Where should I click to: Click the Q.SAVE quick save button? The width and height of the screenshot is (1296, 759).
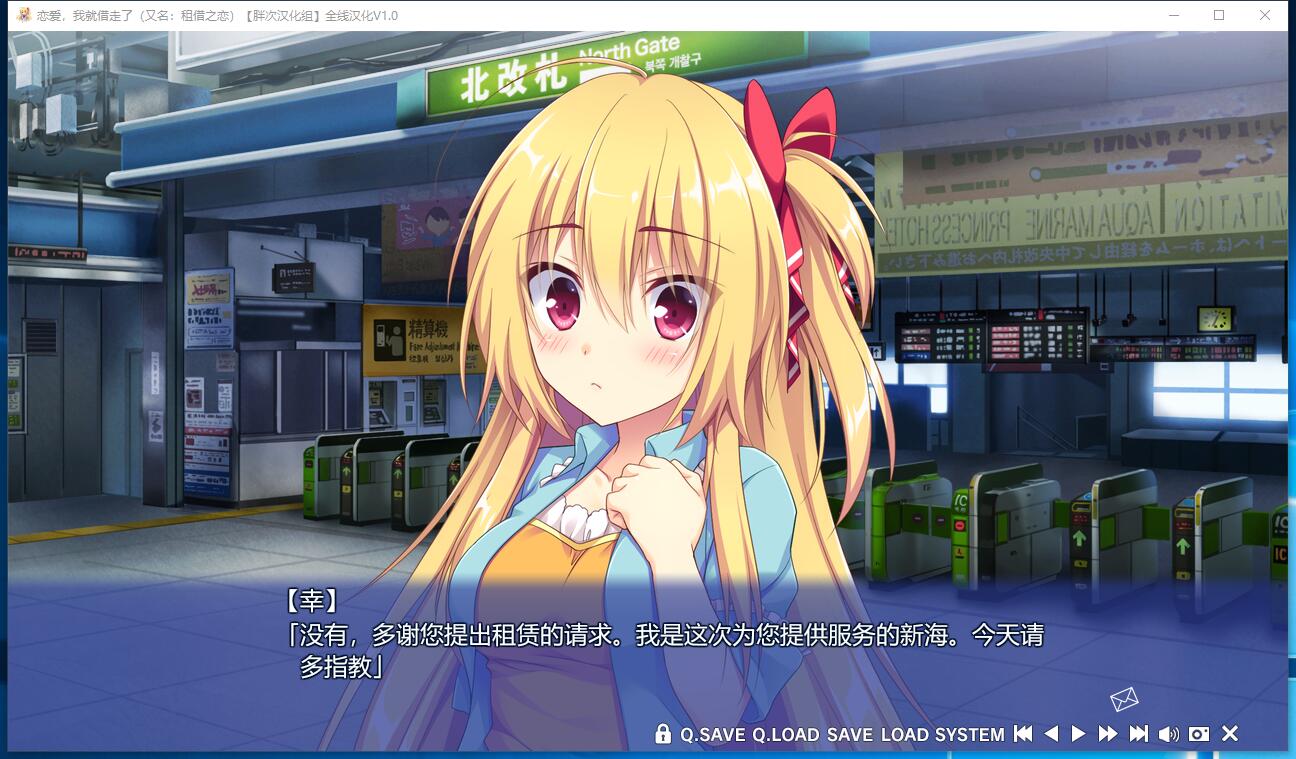click(712, 735)
